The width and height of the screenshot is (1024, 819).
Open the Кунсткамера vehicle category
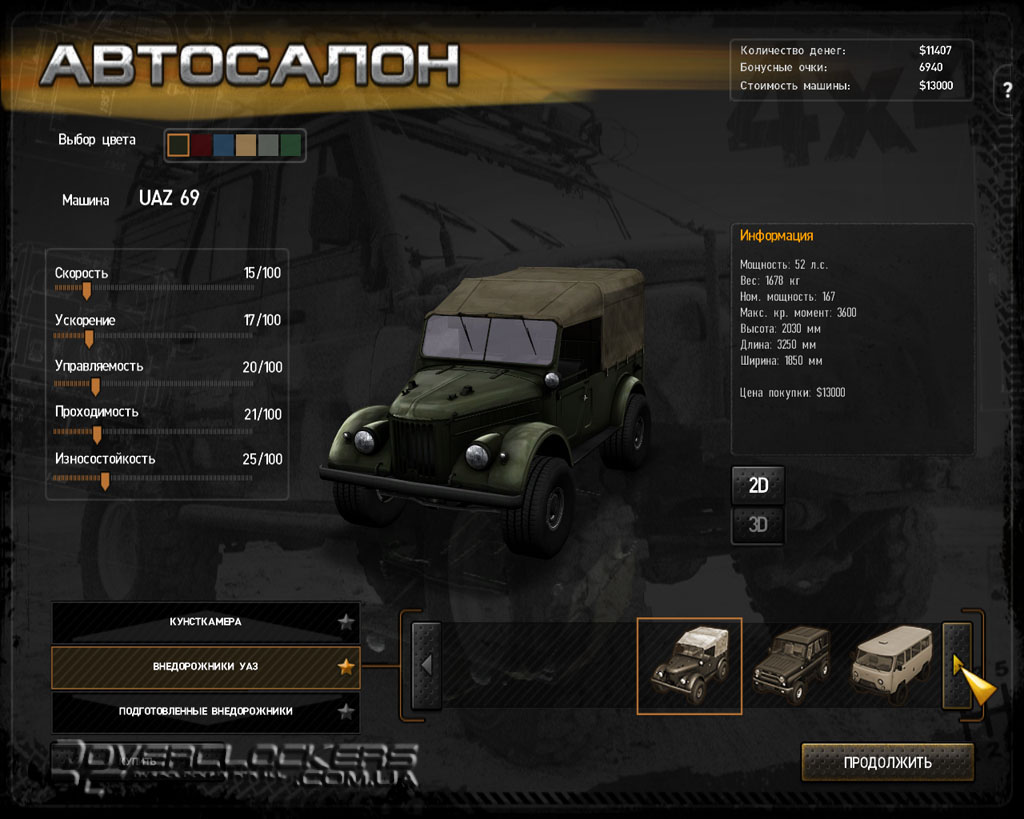point(205,622)
